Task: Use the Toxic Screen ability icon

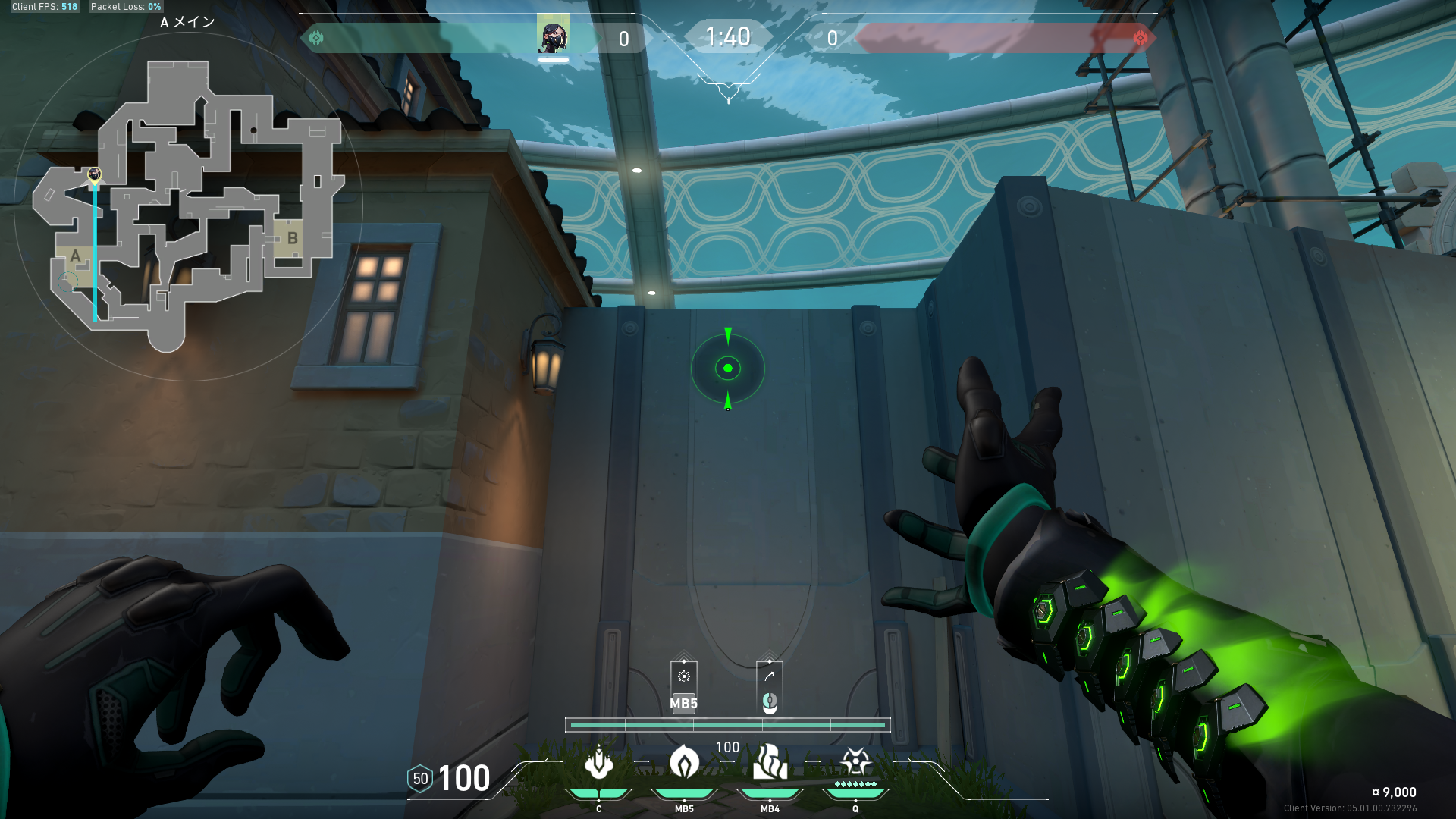Action: click(770, 762)
